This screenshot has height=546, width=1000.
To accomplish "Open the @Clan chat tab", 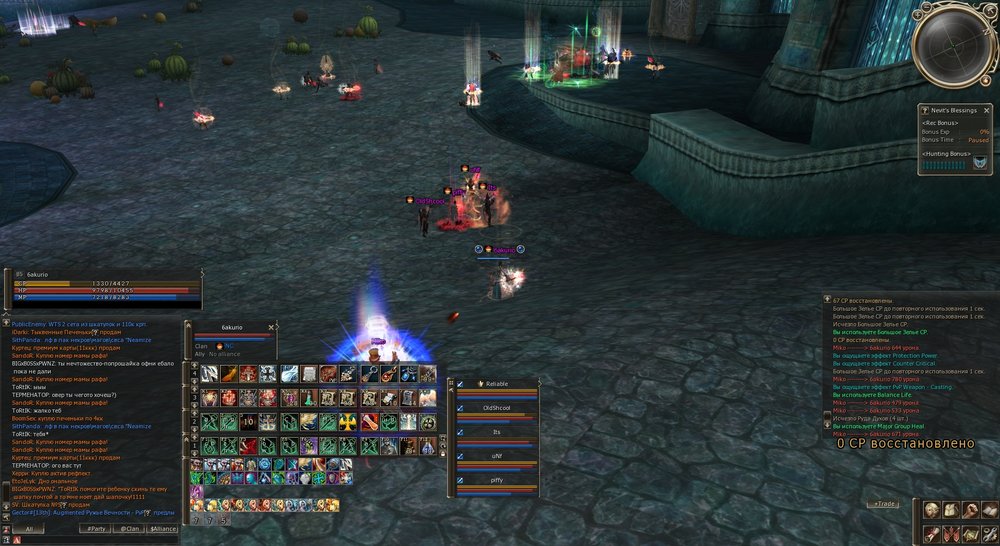I will (x=127, y=528).
